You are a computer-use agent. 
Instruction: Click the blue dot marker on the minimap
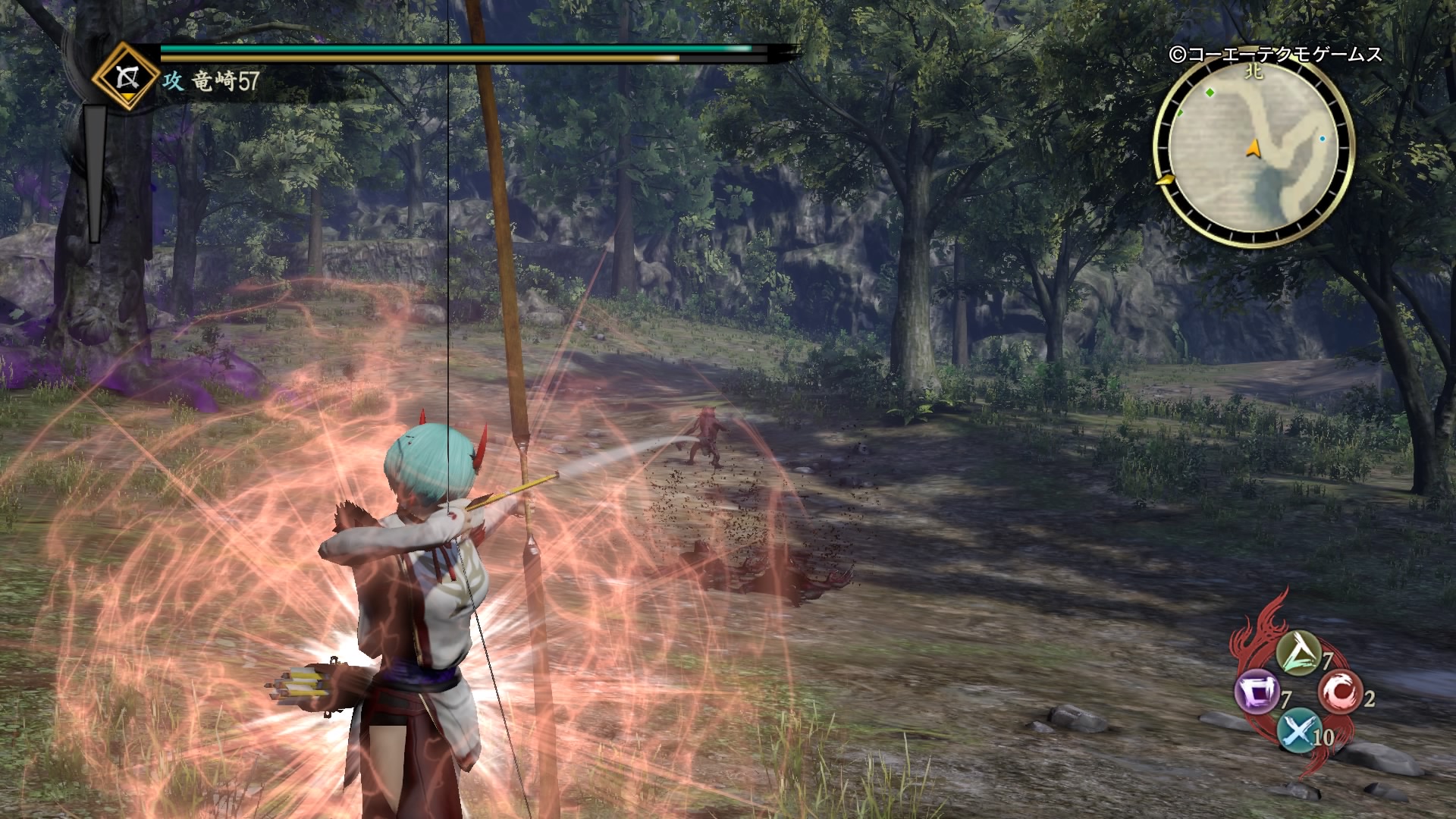(1323, 138)
